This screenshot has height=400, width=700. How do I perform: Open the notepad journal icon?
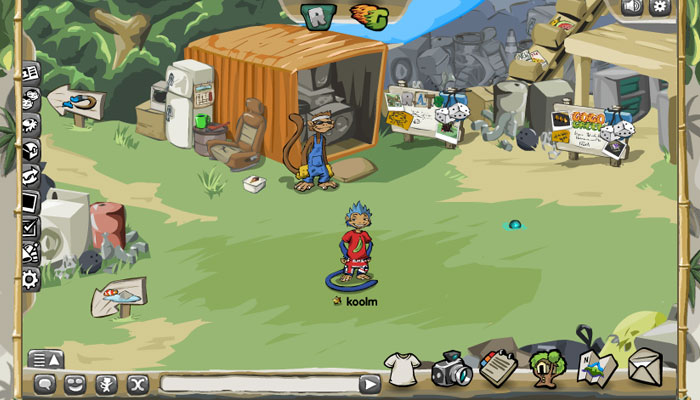point(497,367)
